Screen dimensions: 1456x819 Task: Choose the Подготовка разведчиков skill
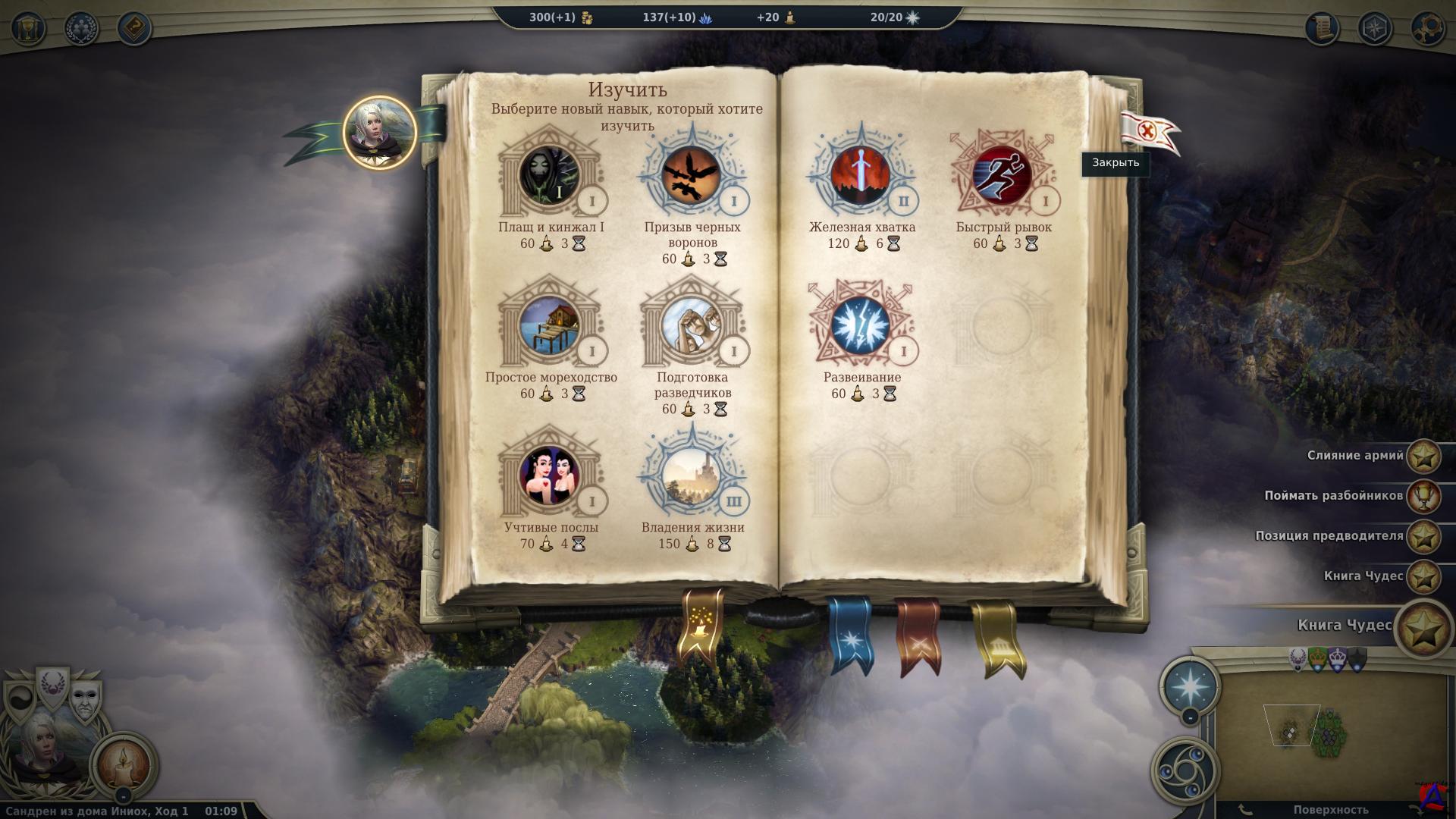tap(692, 325)
